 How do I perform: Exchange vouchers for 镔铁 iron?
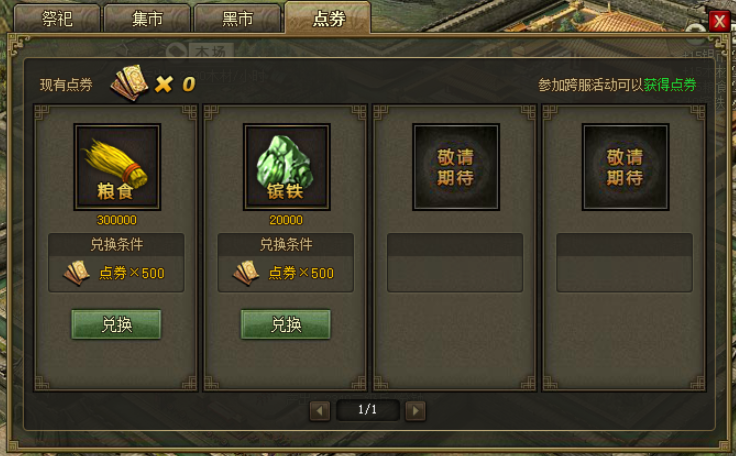(x=285, y=324)
